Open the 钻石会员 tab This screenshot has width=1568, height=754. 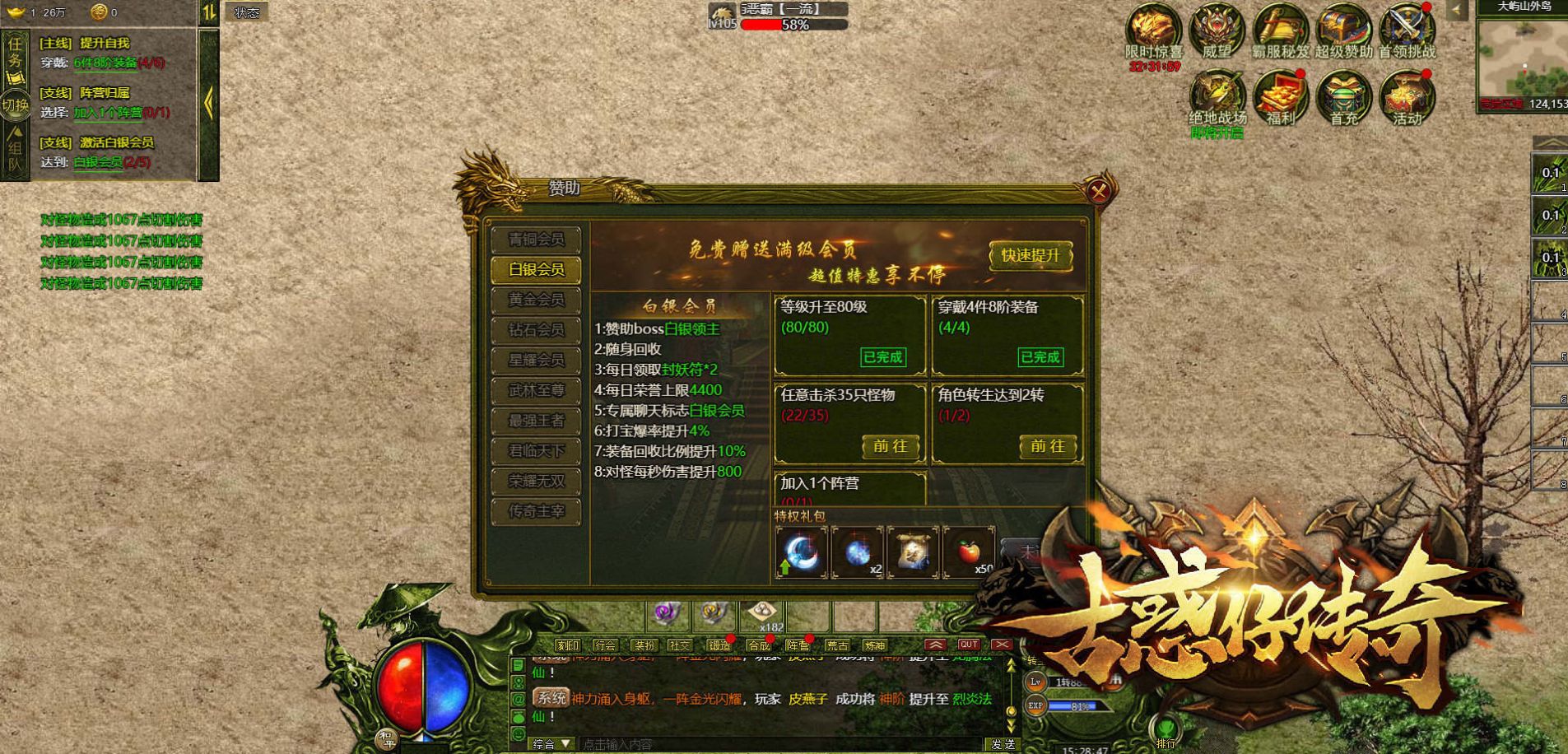click(x=536, y=330)
